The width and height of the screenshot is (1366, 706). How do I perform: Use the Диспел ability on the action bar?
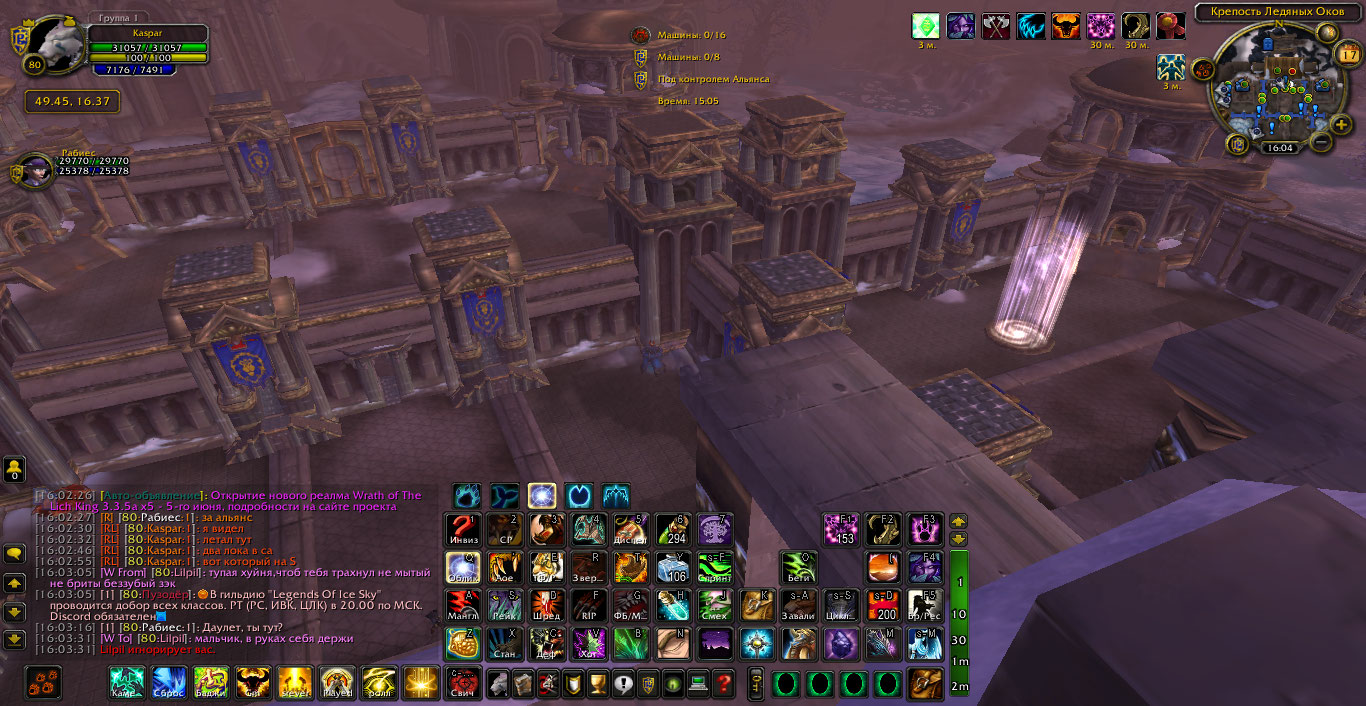pyautogui.click(x=630, y=530)
